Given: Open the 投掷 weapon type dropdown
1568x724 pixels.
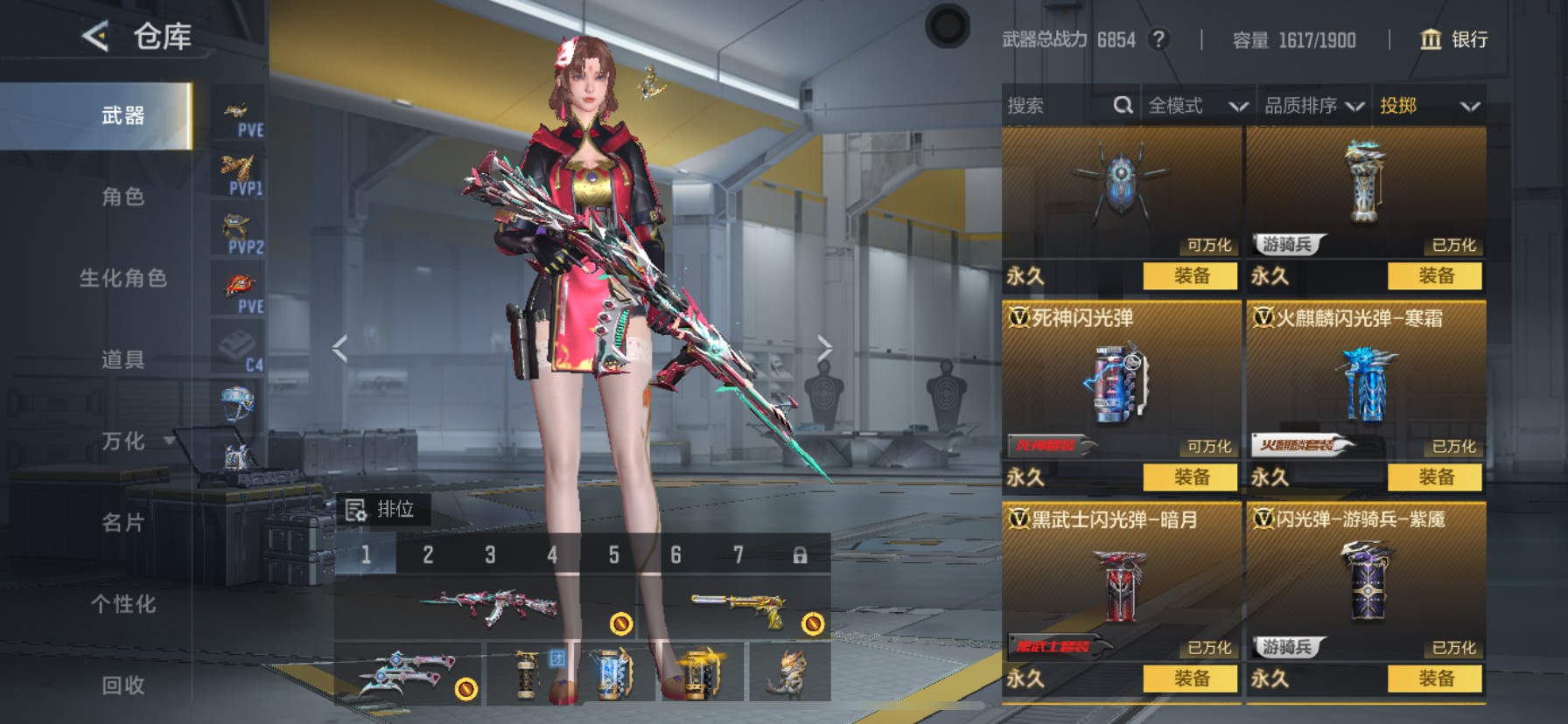Looking at the screenshot, I should point(1429,106).
